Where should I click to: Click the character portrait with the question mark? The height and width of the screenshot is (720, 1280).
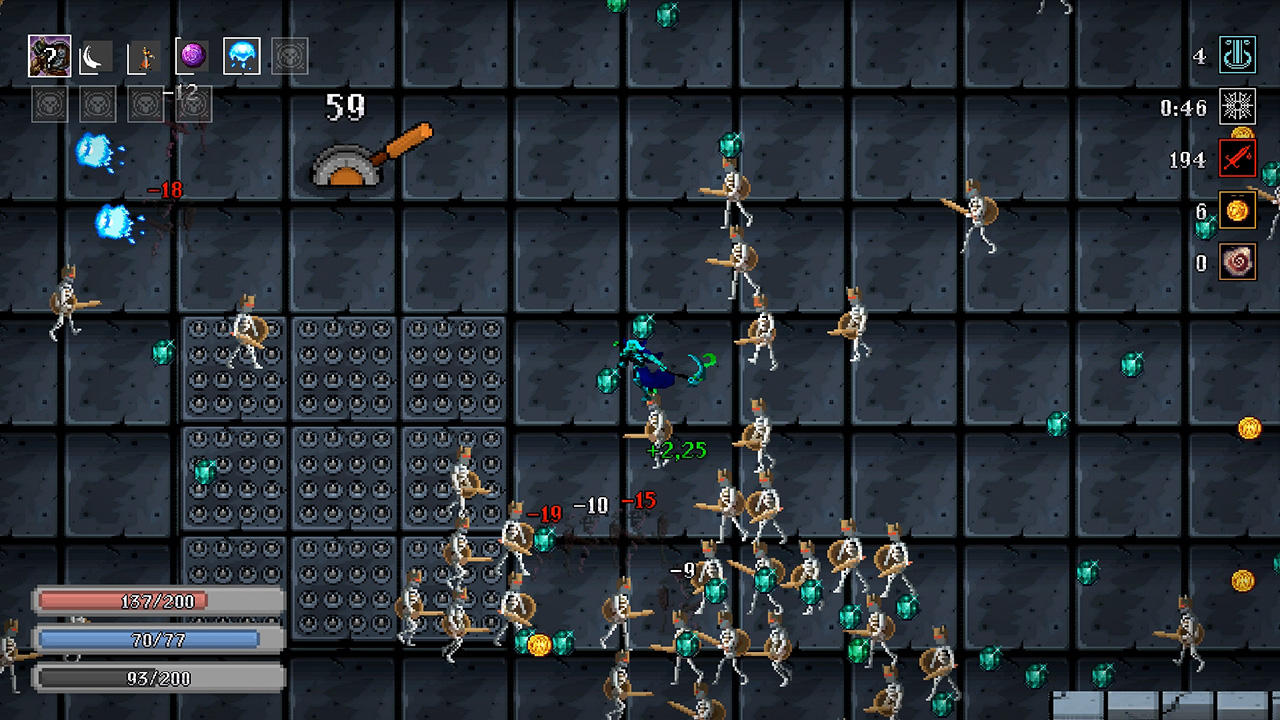(48, 56)
